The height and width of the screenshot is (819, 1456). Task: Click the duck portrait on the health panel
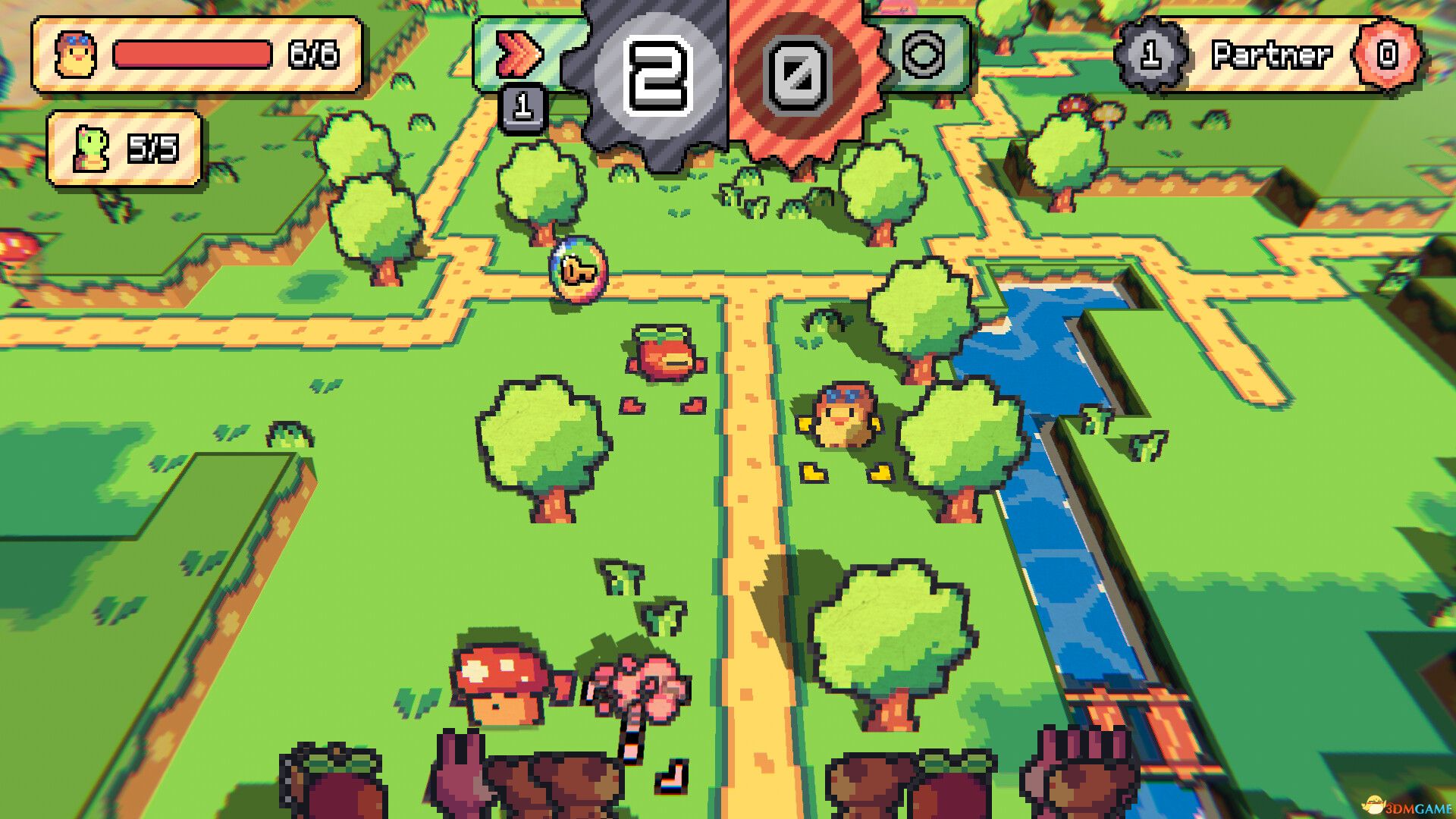[74, 53]
